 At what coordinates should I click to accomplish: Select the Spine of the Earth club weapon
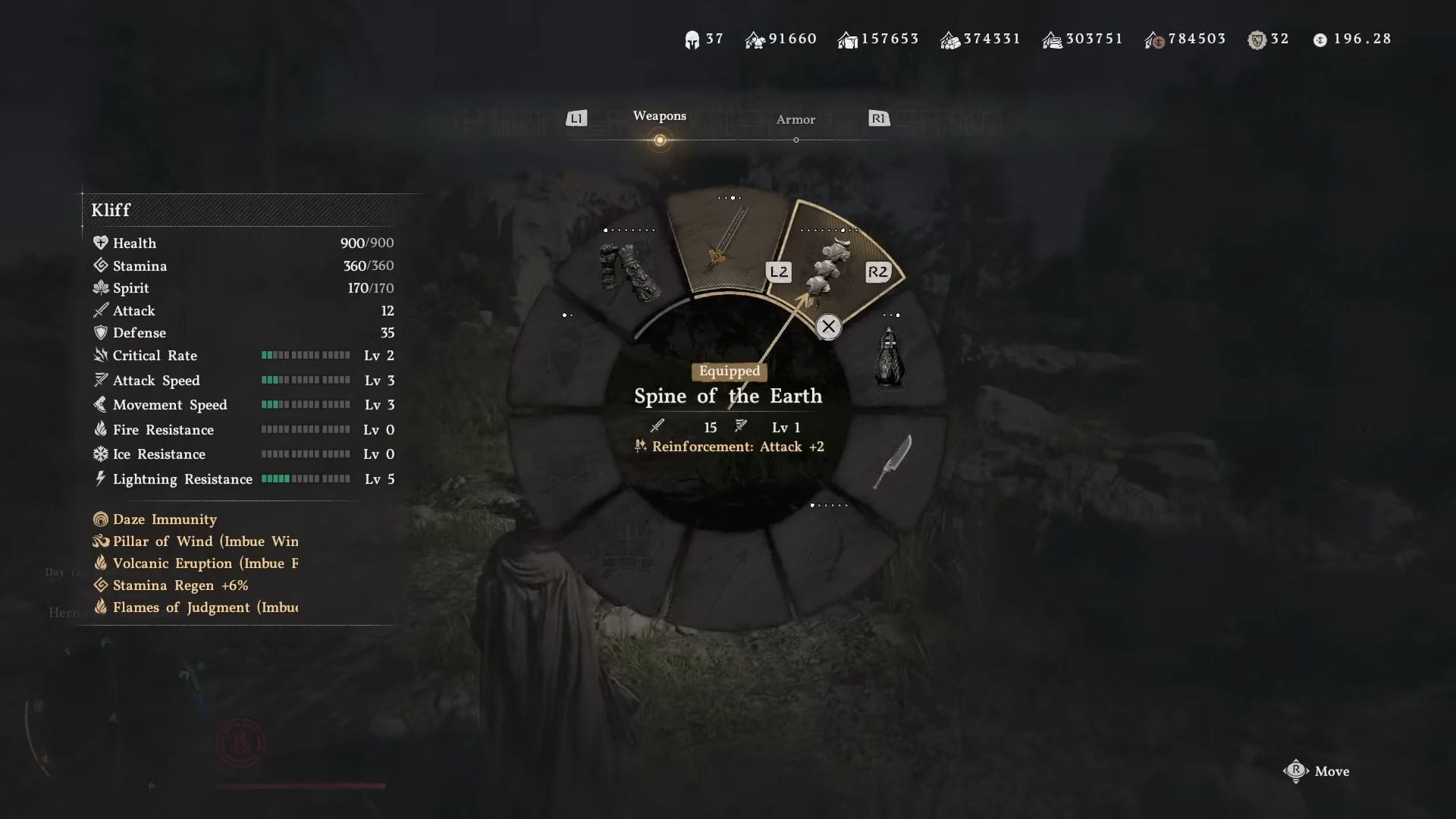pos(827,265)
